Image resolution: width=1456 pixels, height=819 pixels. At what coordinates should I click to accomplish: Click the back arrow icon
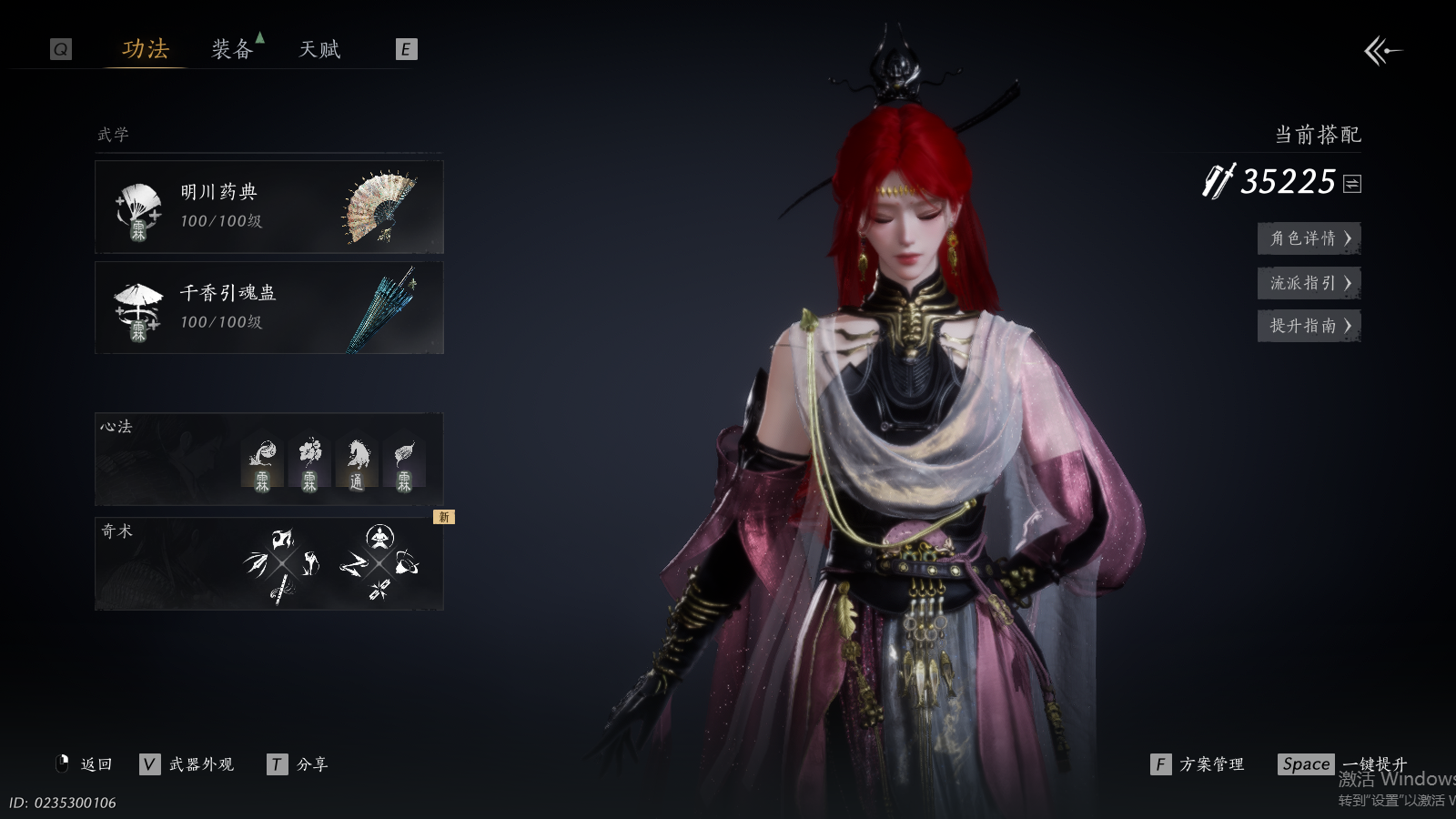tap(1382, 51)
